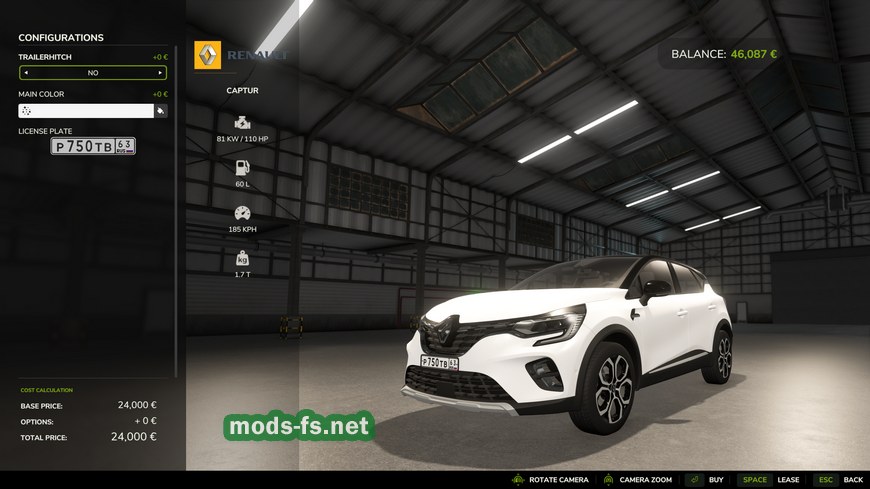
Task: Click the Trailerhitch previous option arrow
Action: point(26,73)
